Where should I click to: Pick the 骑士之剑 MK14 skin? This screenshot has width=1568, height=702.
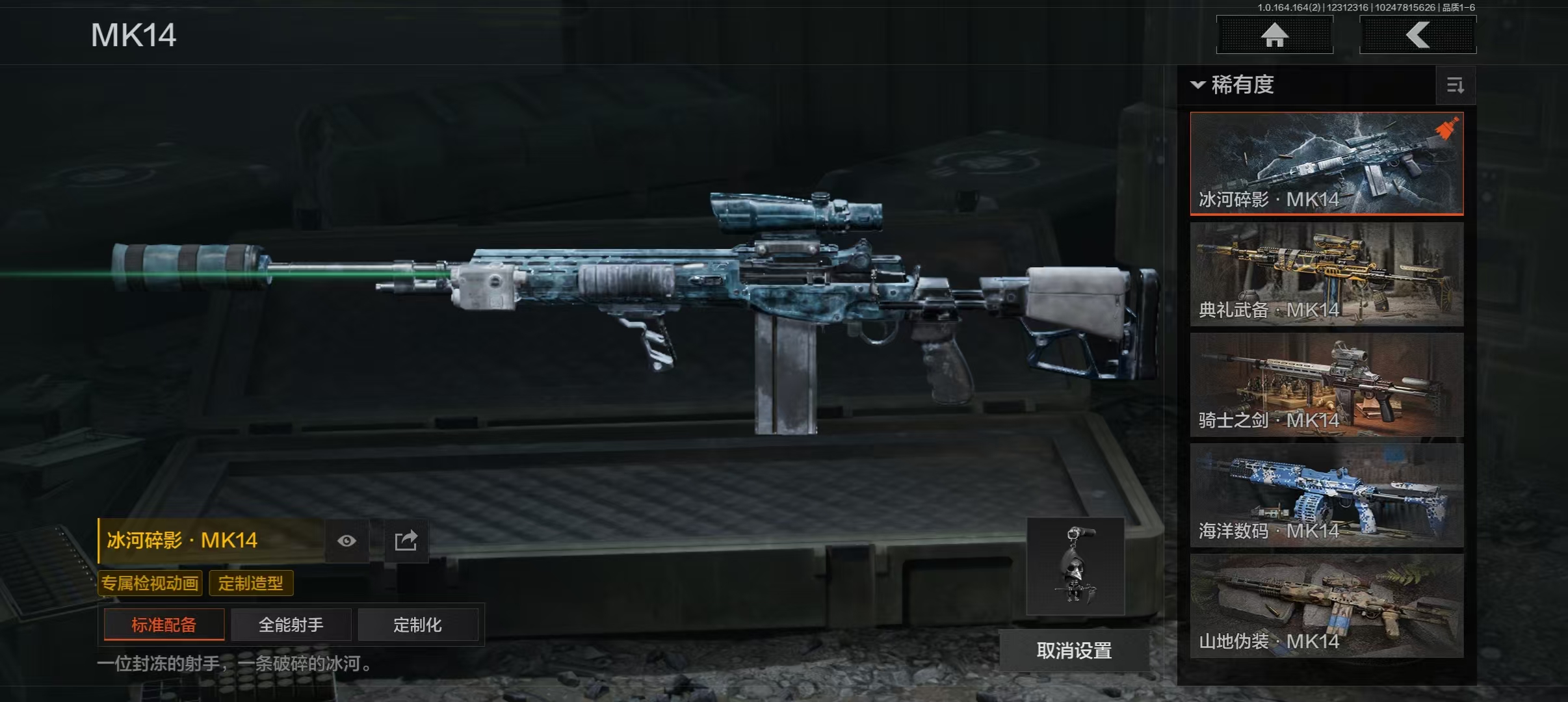coord(1326,384)
